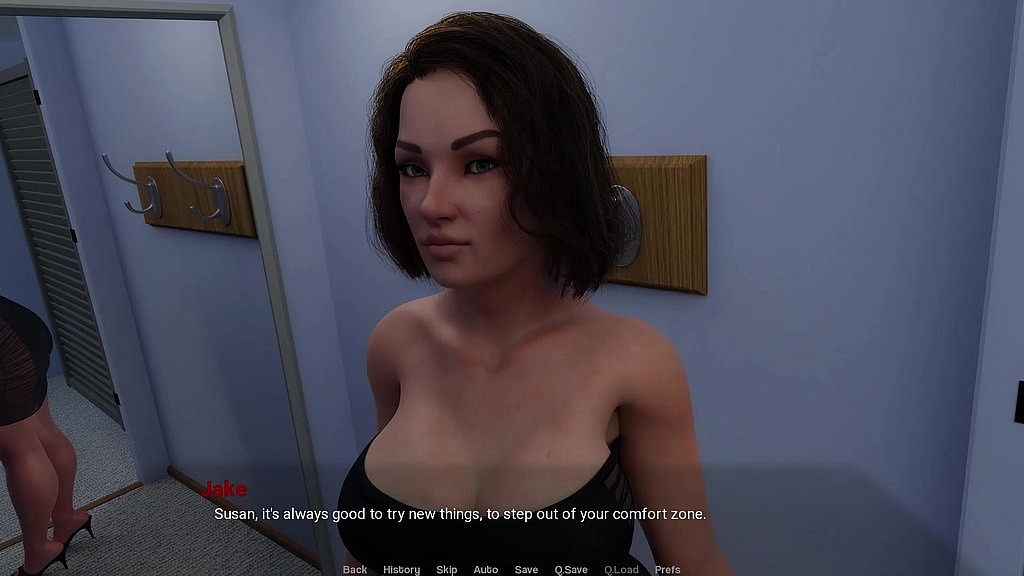Open the dialogue History
The width and height of the screenshot is (1024, 576).
pyautogui.click(x=401, y=570)
